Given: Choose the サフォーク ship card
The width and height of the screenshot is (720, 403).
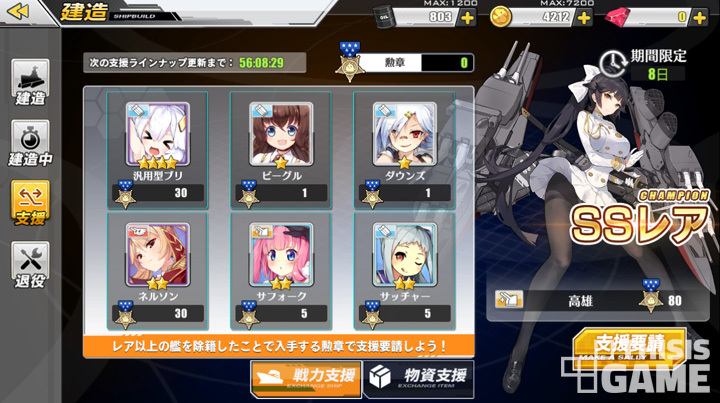Looking at the screenshot, I should coord(278,270).
